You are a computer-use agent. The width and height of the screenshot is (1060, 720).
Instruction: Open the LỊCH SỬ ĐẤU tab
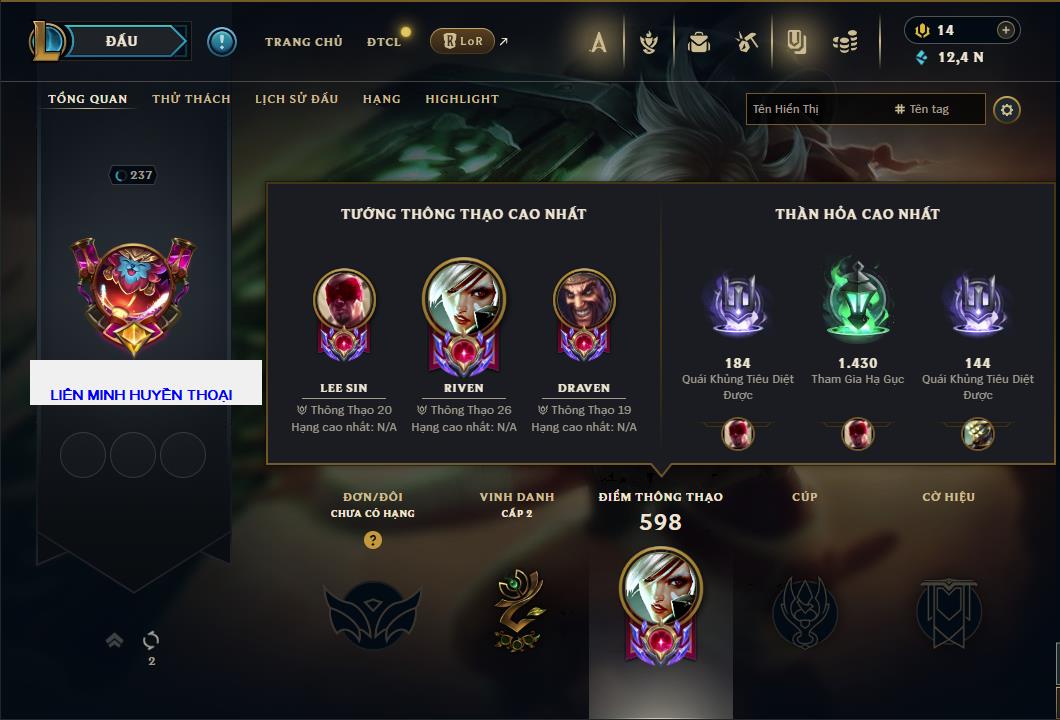296,99
